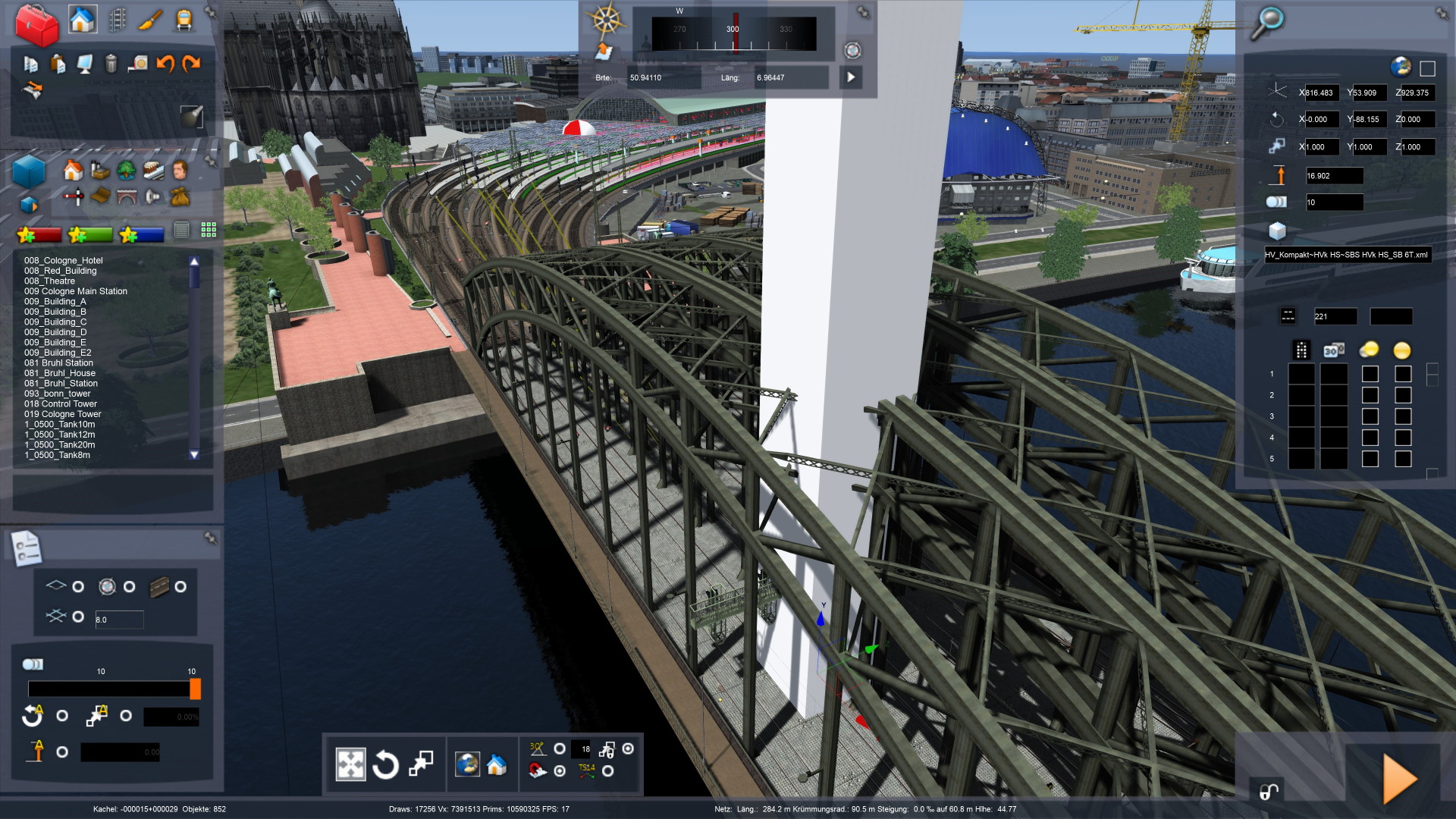Pick '081 Bruhl Station' in the asset list

click(58, 363)
